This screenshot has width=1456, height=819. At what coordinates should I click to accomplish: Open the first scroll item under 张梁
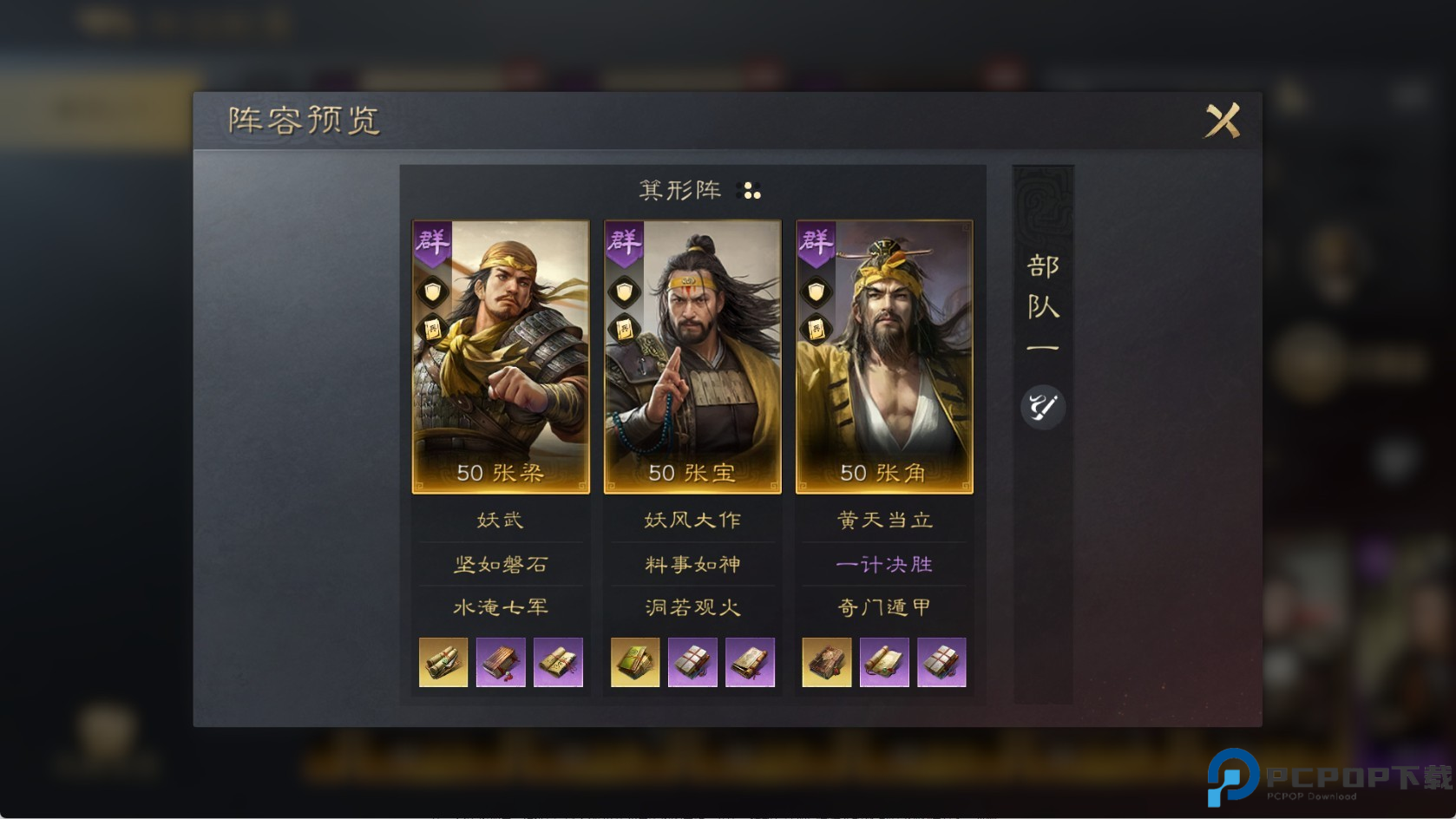443,662
